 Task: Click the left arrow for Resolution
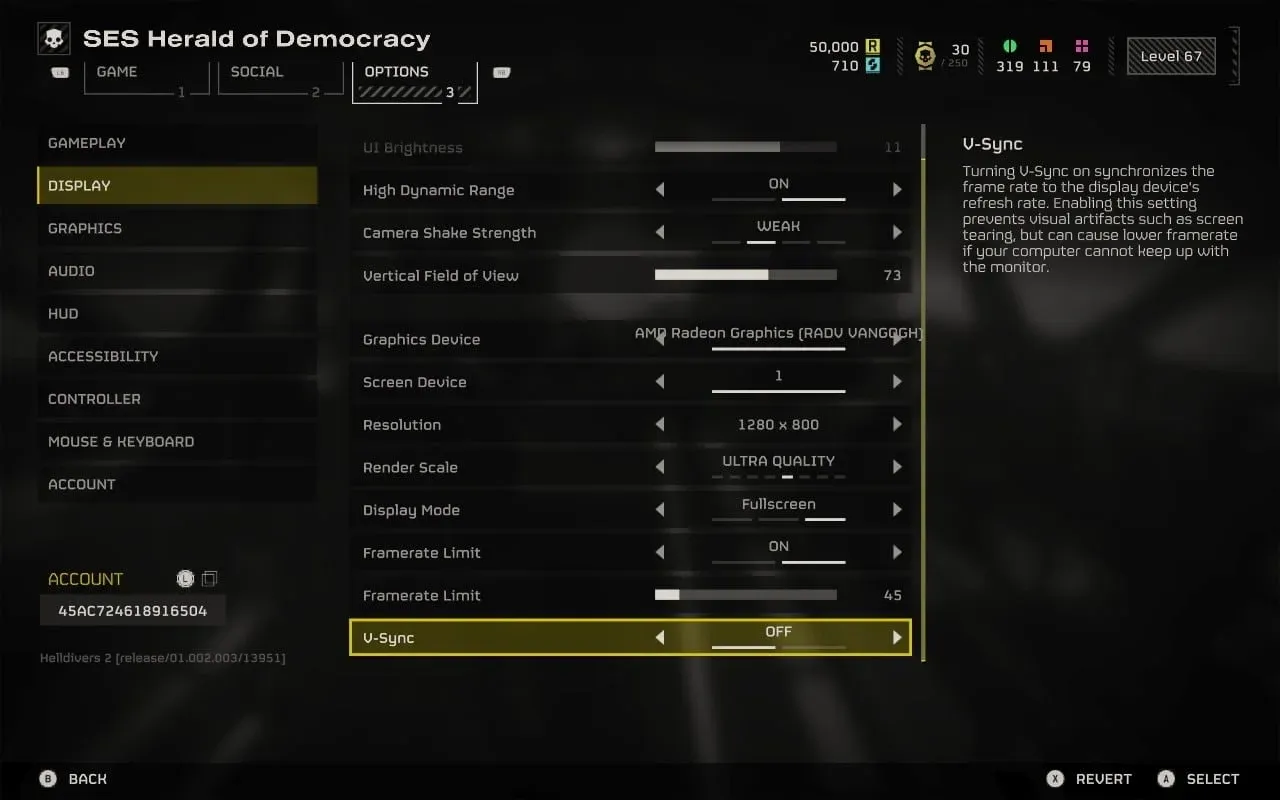(660, 425)
